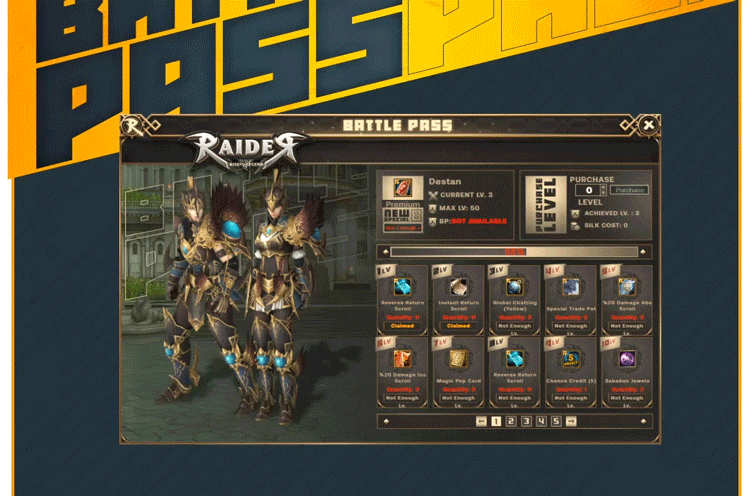Click the Purchase level button
Screen dimensions: 752x496
click(x=630, y=190)
